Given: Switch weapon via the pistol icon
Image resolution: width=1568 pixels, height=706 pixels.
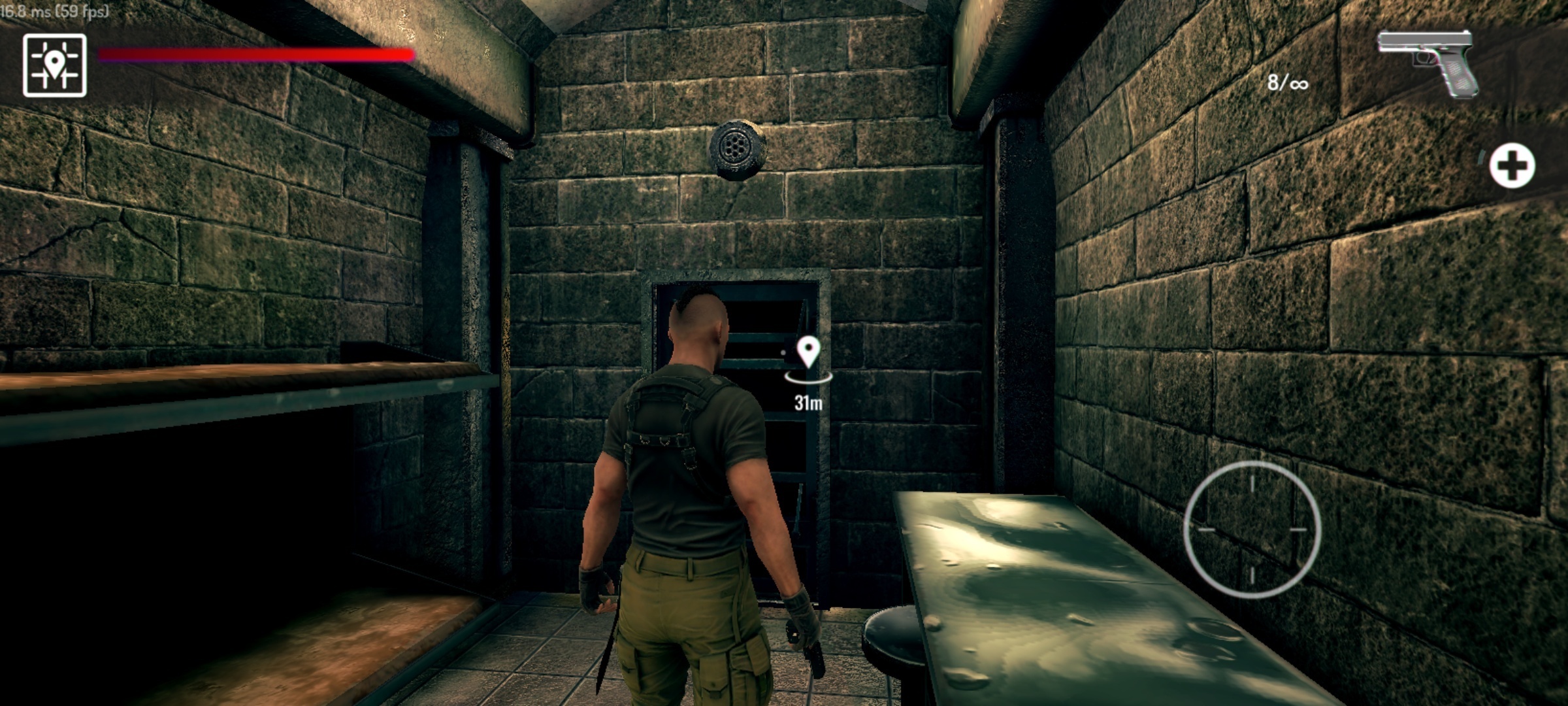Looking at the screenshot, I should (x=1428, y=62).
